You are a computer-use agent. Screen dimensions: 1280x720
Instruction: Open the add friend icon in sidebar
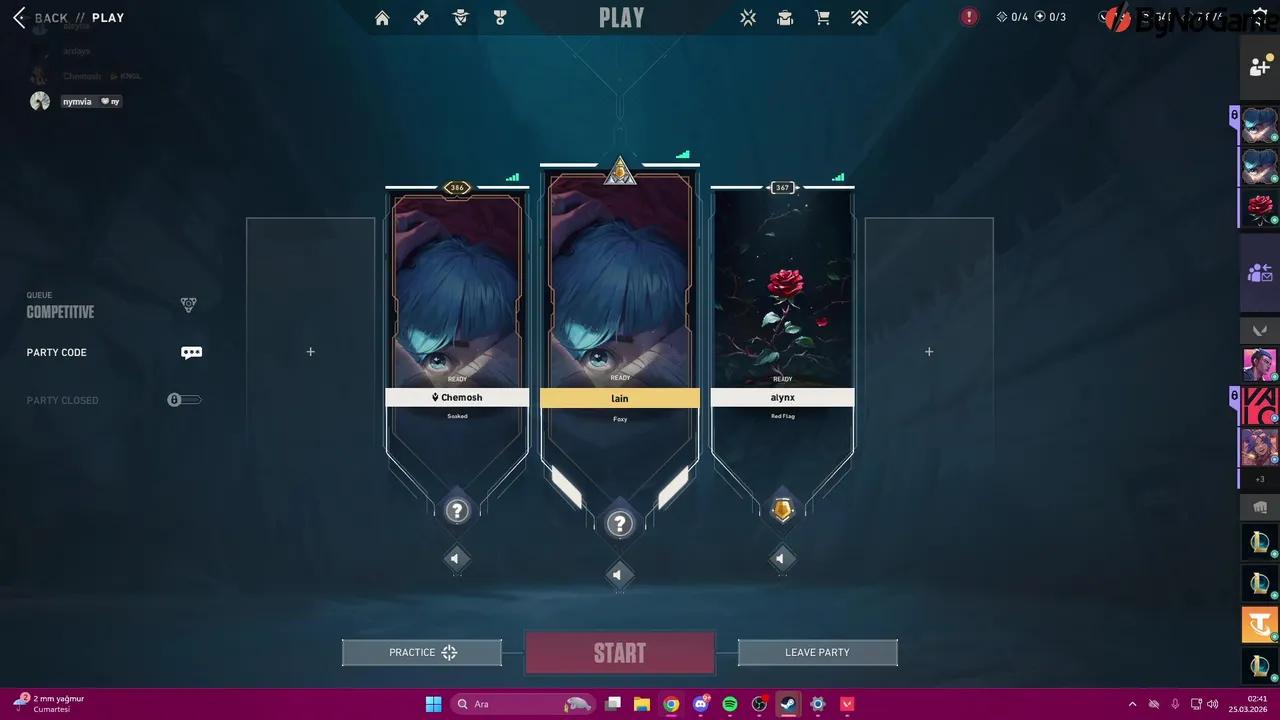tap(1259, 66)
